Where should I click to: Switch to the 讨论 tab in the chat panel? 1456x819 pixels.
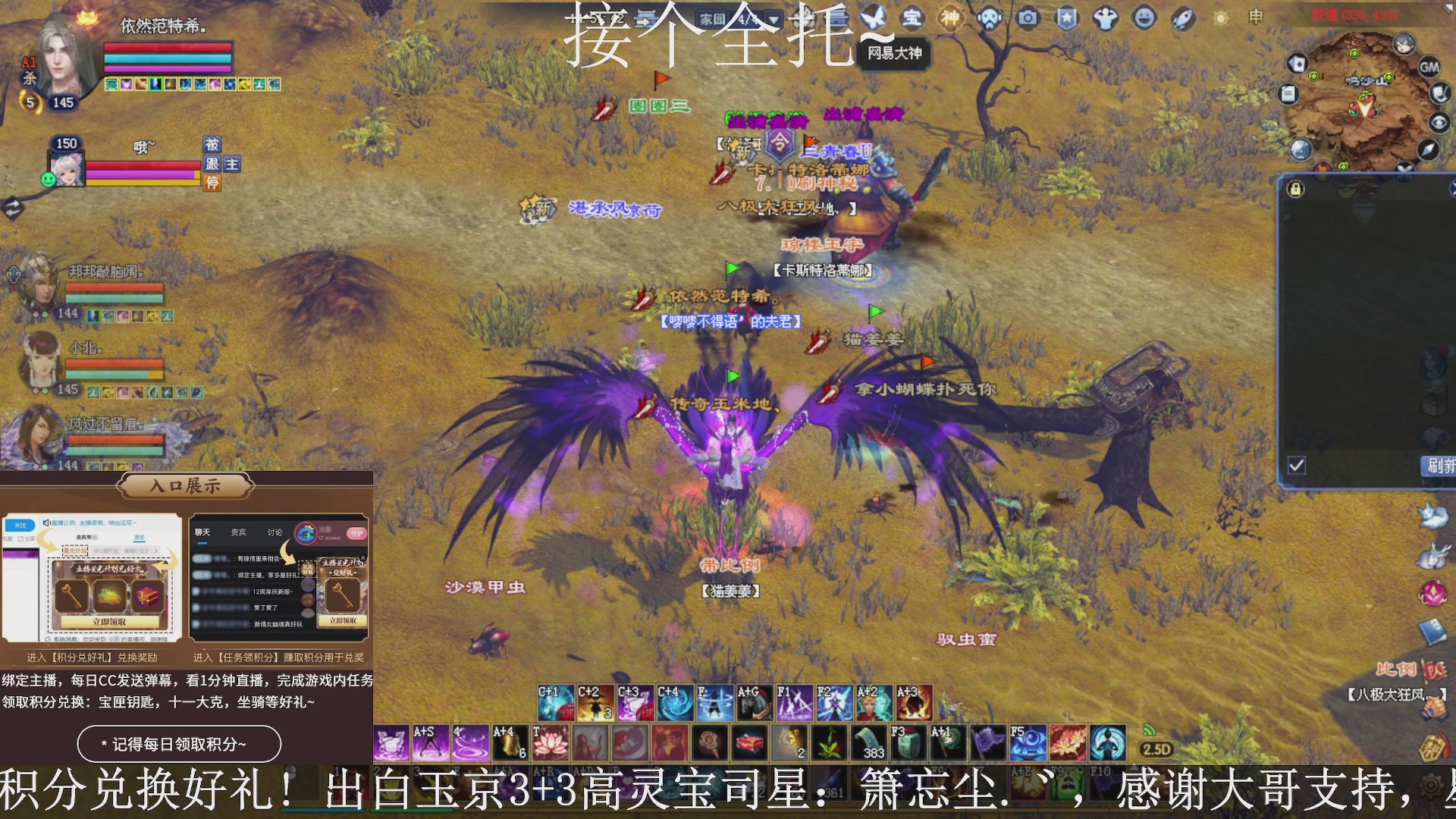point(275,532)
